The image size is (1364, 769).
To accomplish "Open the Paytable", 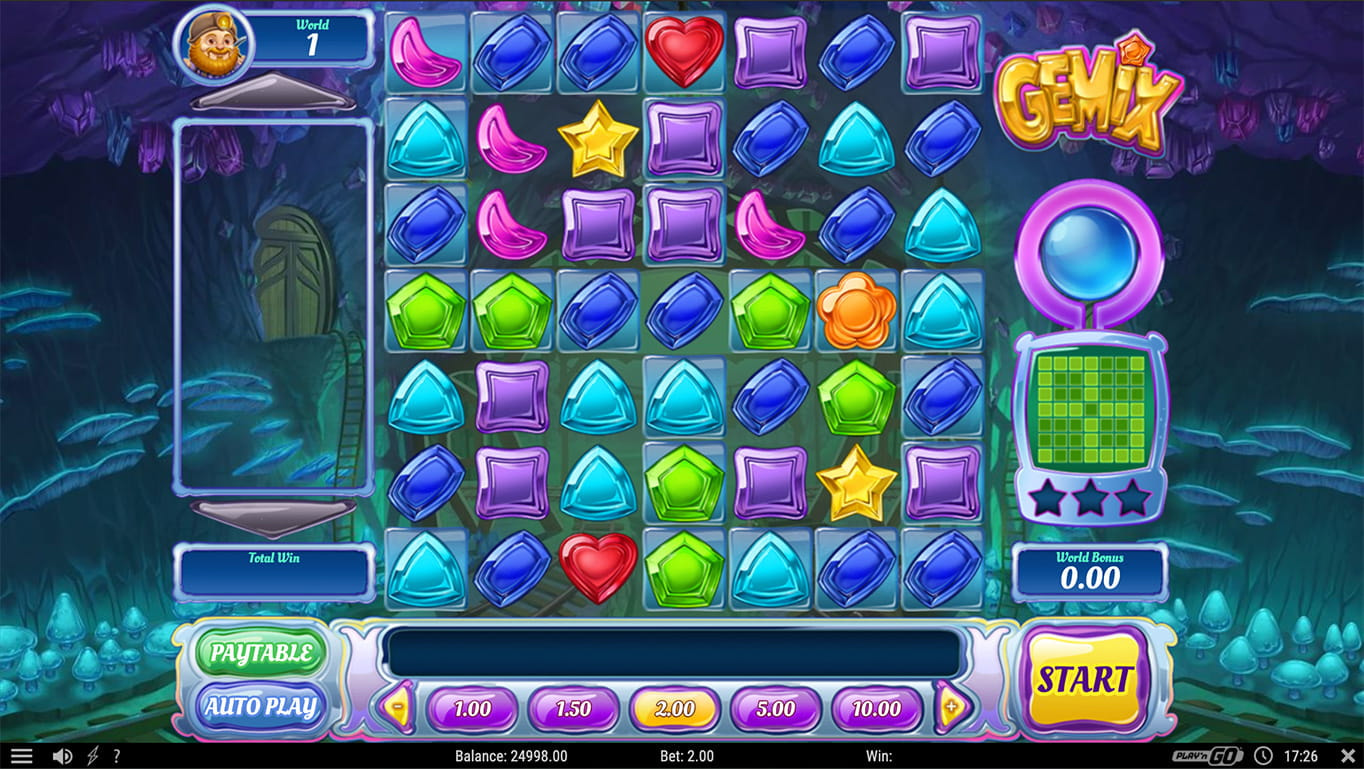I will coord(260,654).
